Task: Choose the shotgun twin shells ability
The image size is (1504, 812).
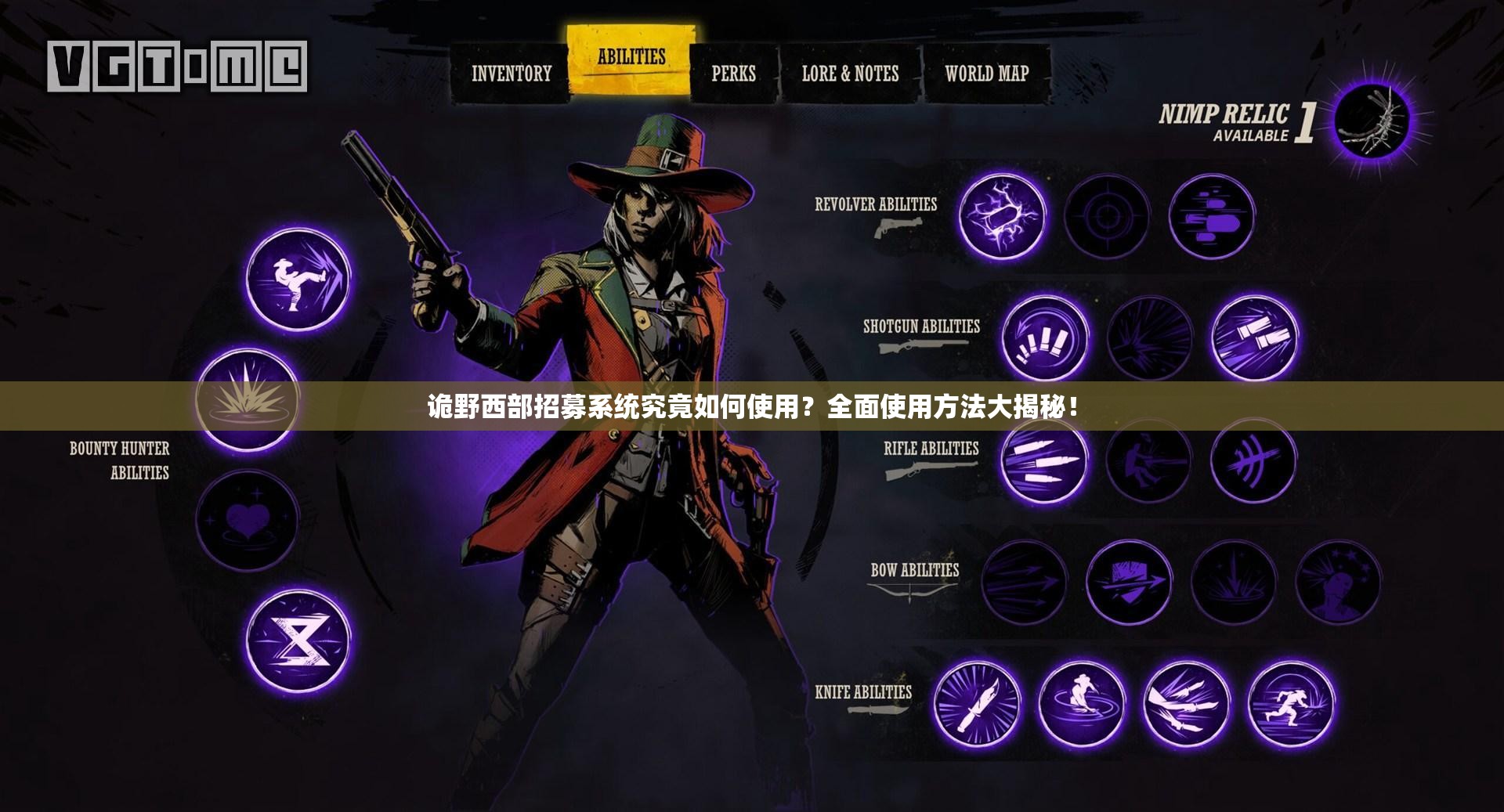Action: (1253, 338)
